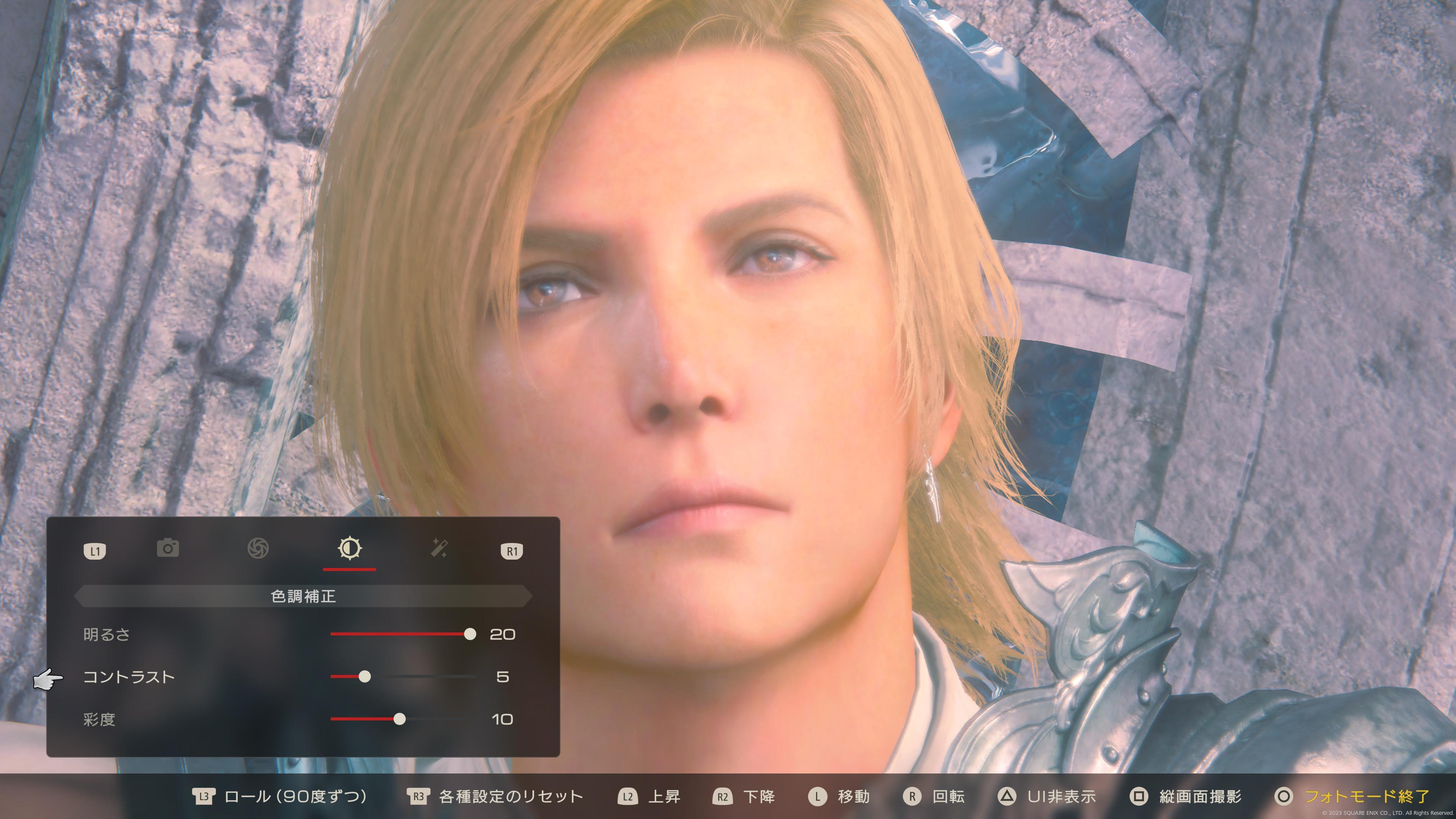Select the 彩度 row label

(x=99, y=720)
